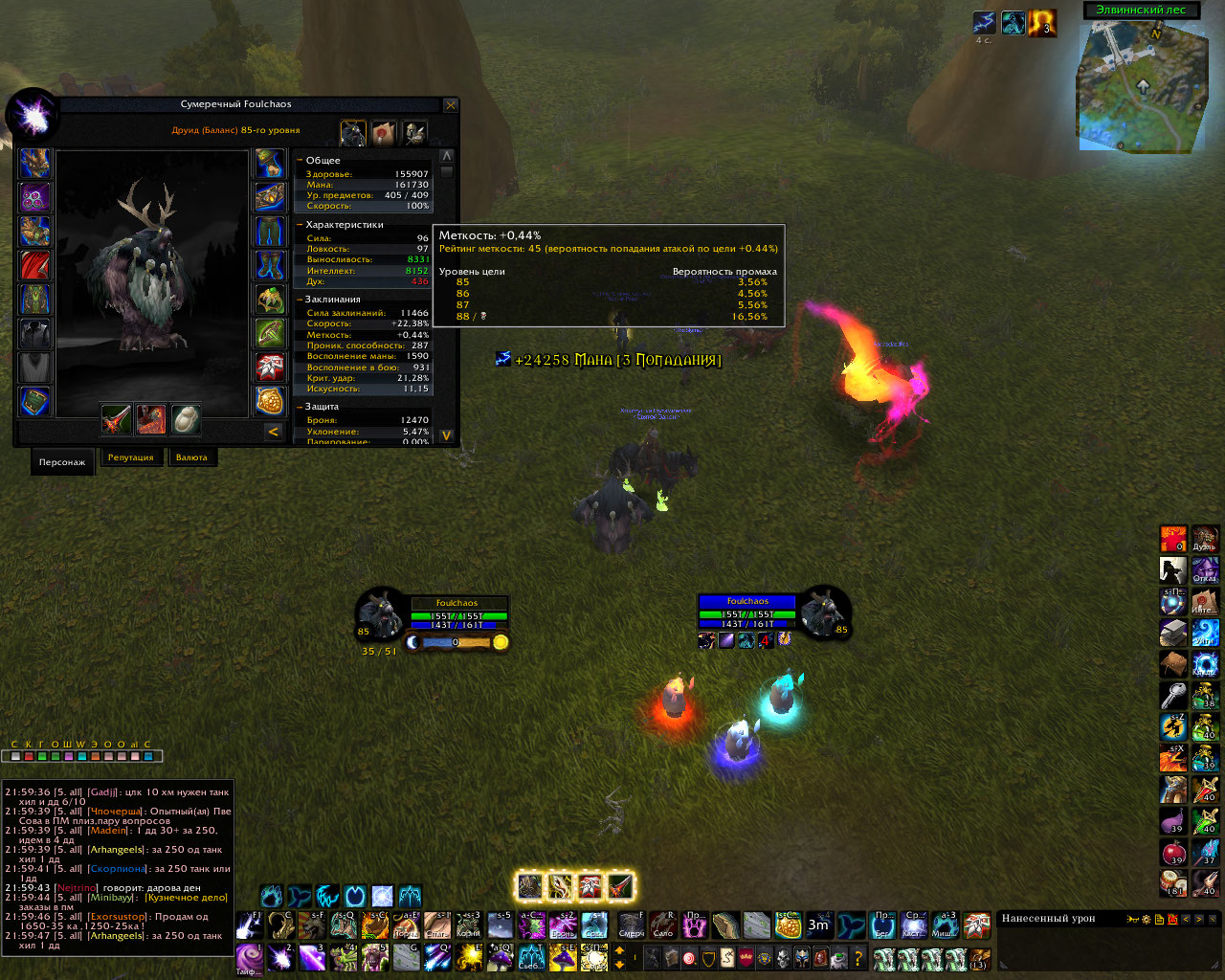The height and width of the screenshot is (980, 1225).
Task: Close the character sheet window
Action: pyautogui.click(x=451, y=105)
